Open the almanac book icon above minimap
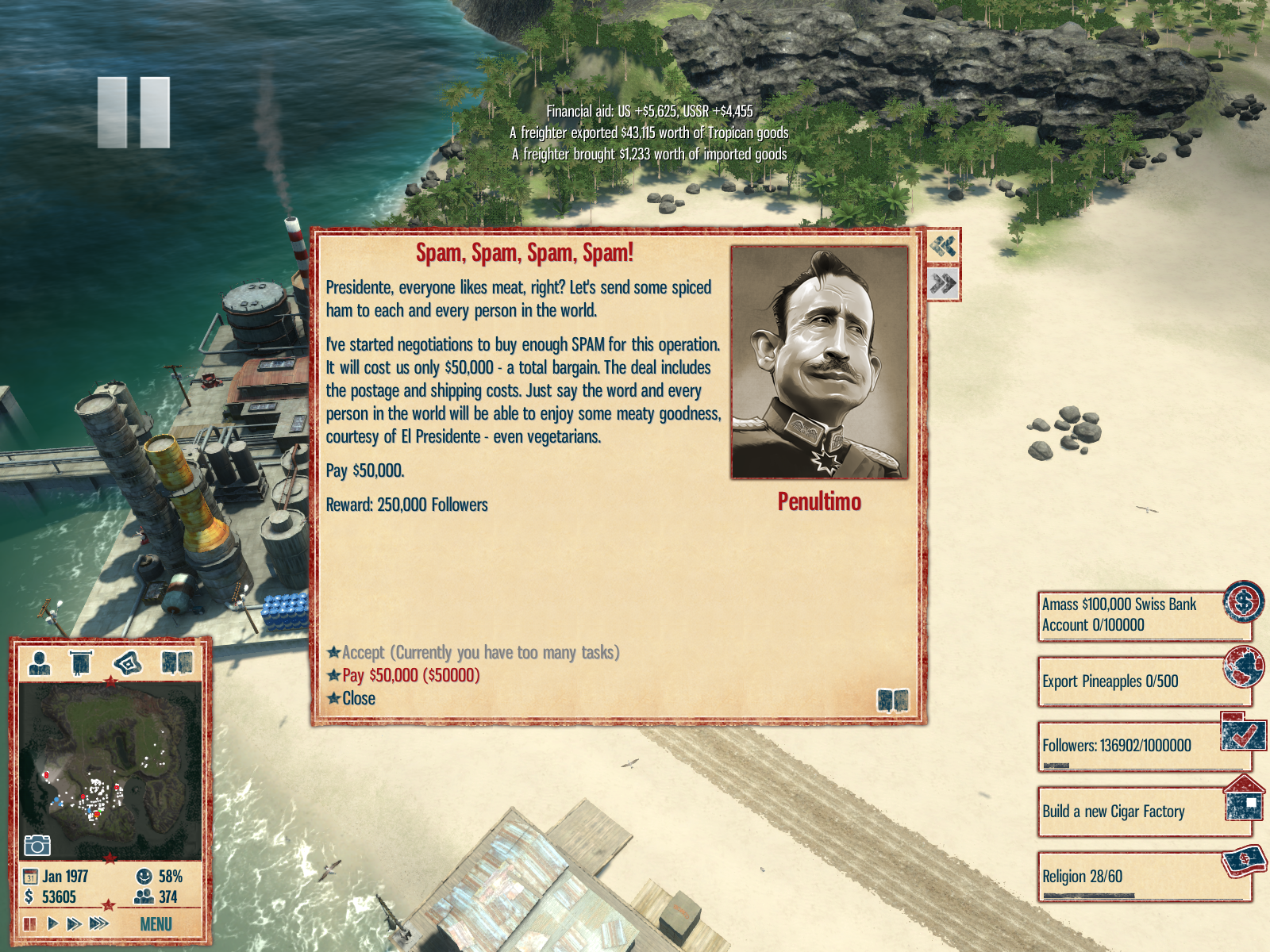Screen dimensions: 1270x952 [176, 662]
